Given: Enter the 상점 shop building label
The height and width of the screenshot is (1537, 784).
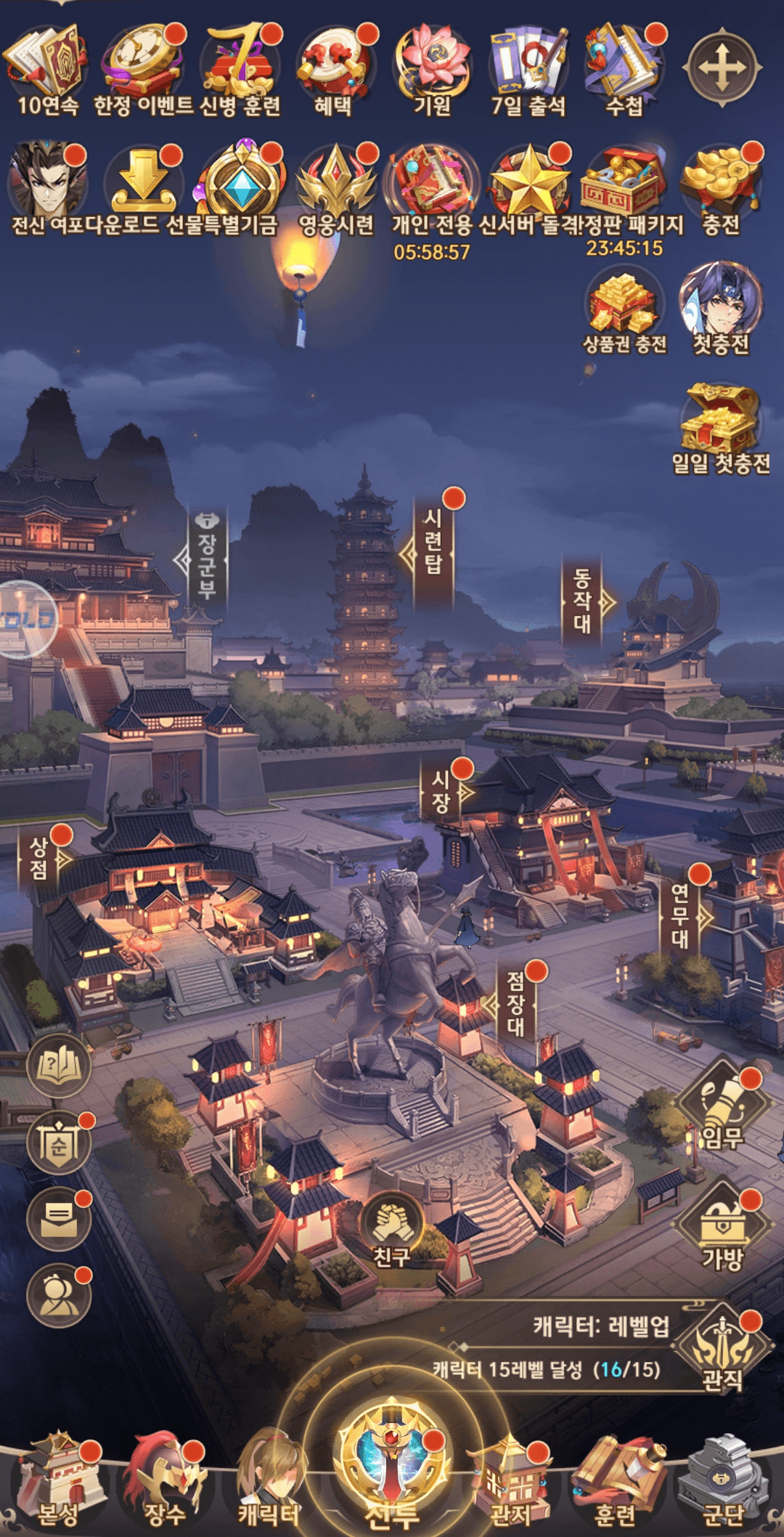Looking at the screenshot, I should pyautogui.click(x=39, y=859).
